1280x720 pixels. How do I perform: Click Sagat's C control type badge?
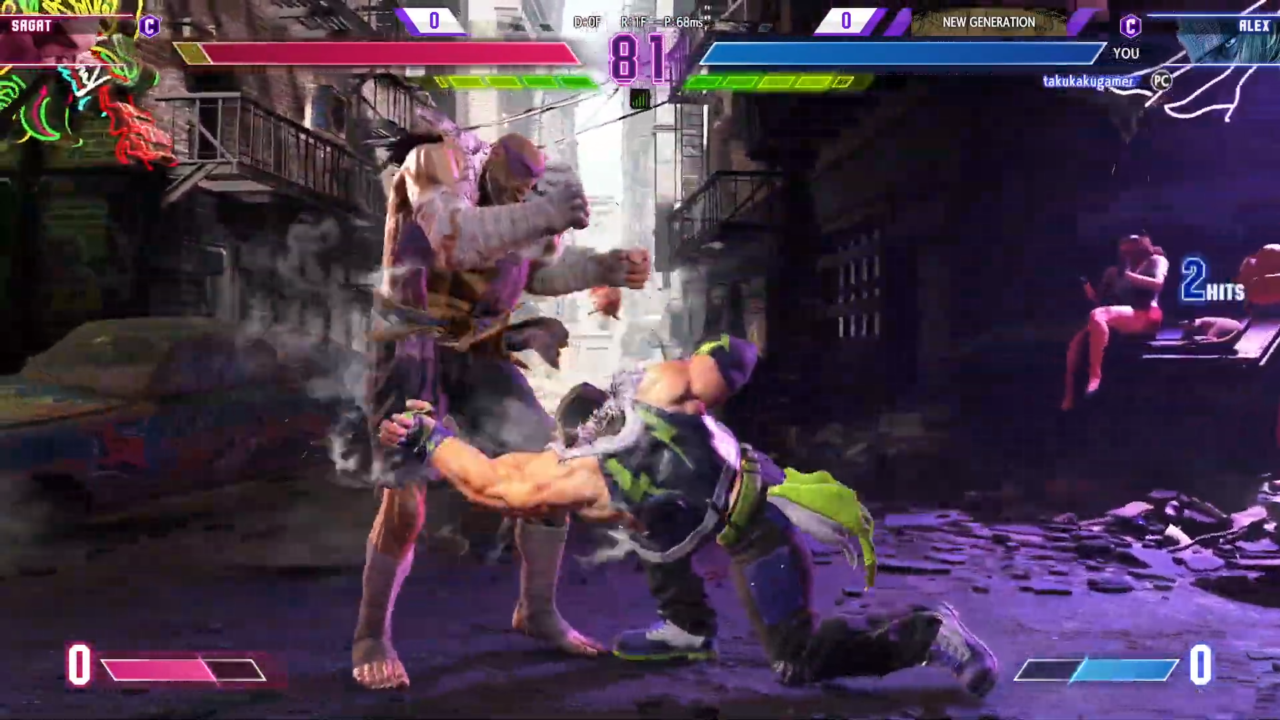click(x=149, y=26)
